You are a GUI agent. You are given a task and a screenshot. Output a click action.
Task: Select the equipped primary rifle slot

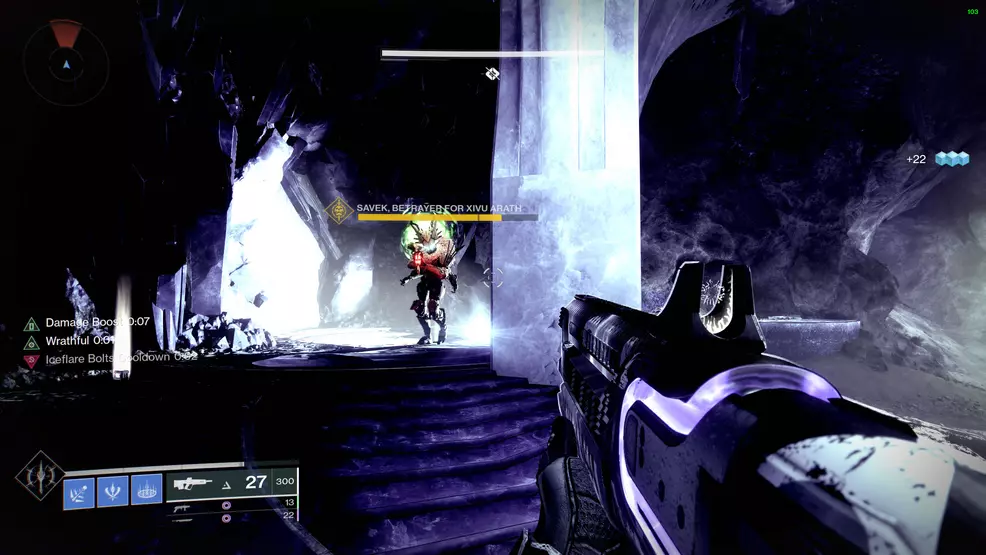[232, 482]
